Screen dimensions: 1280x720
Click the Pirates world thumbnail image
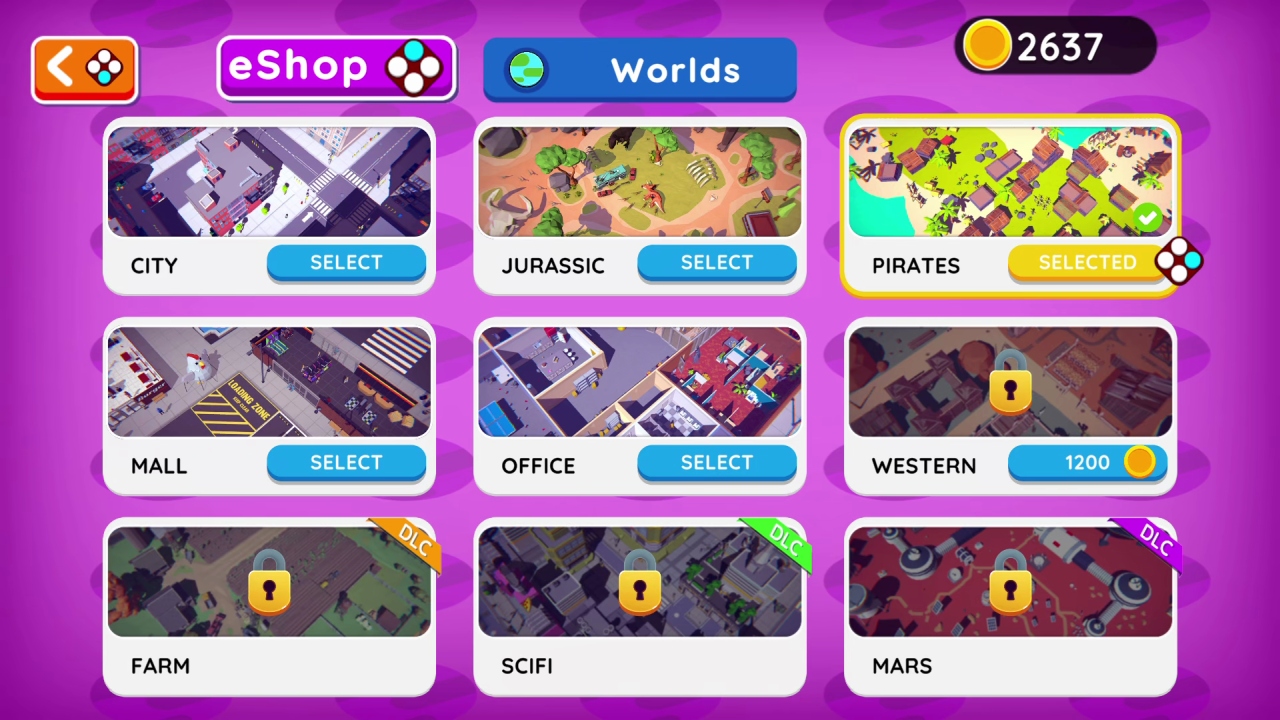coord(1010,181)
